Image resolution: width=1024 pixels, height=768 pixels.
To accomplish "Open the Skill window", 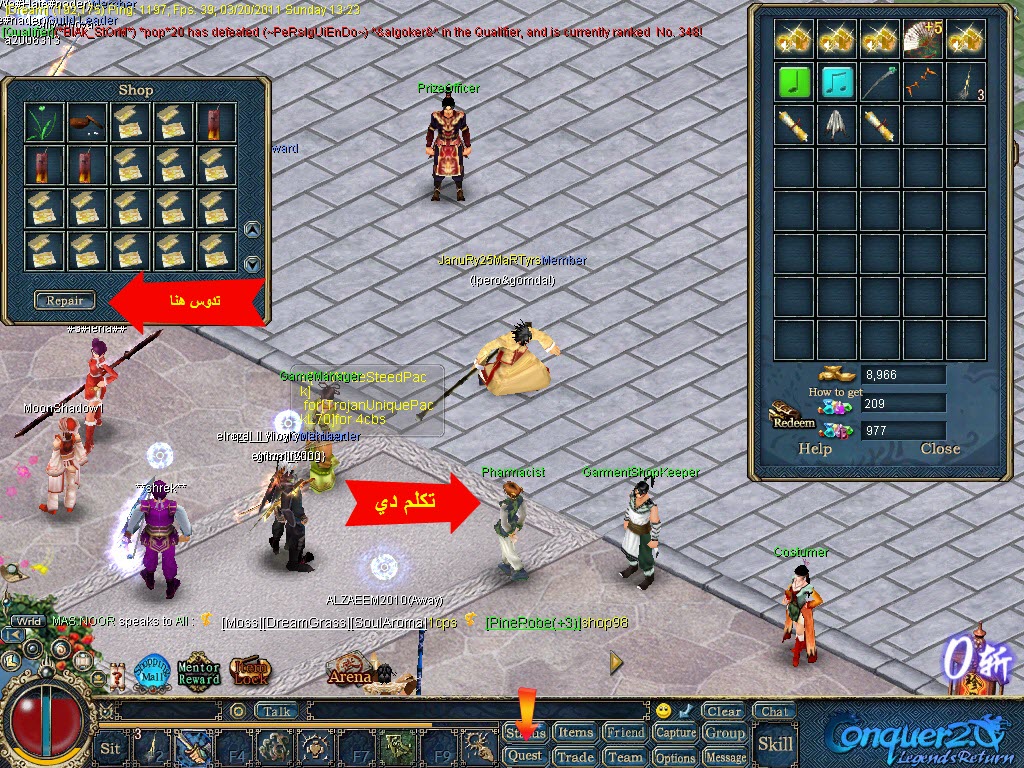I will click(x=775, y=743).
